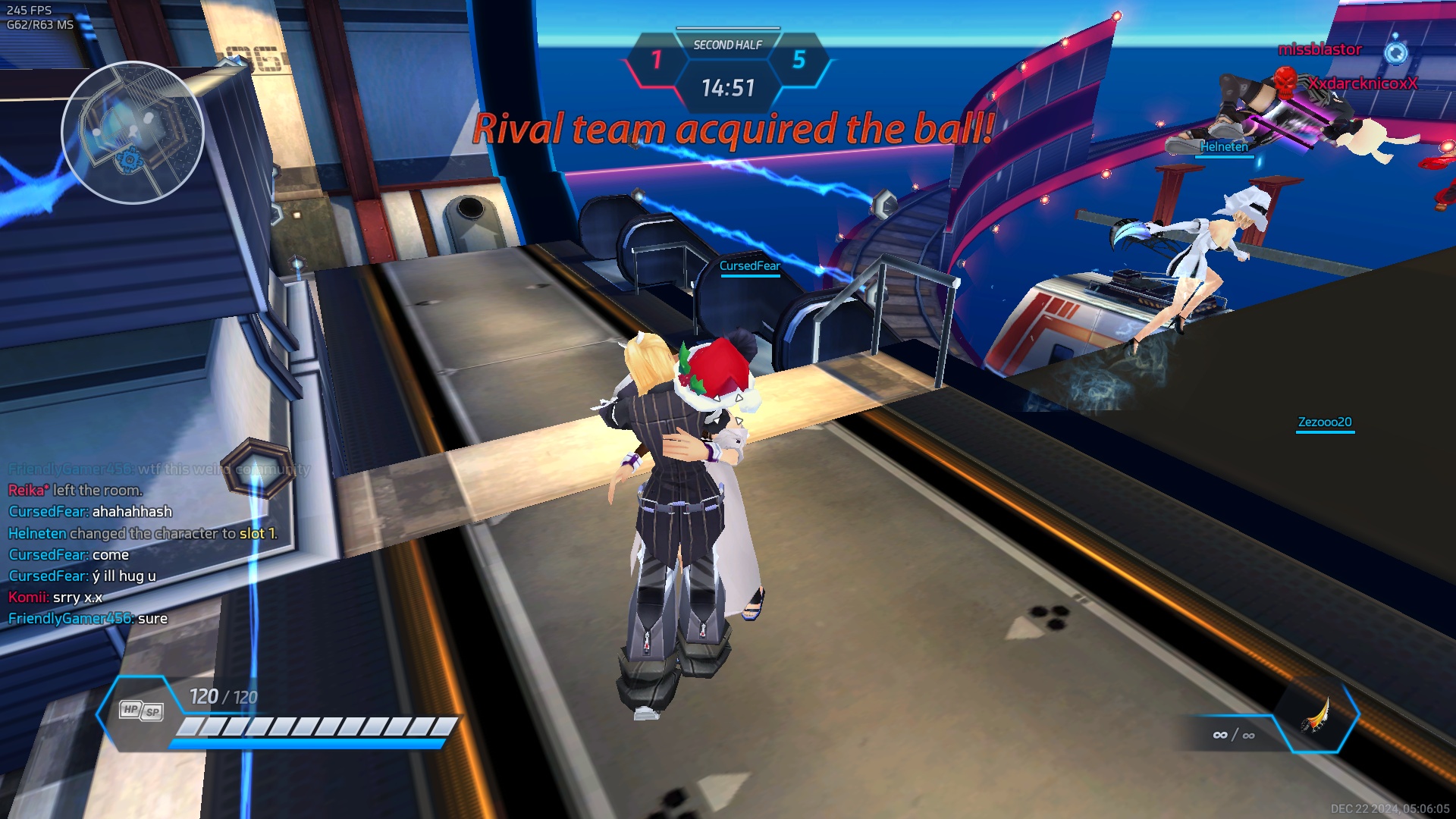1456x819 pixels.
Task: Click the chat log message area
Action: (144, 544)
